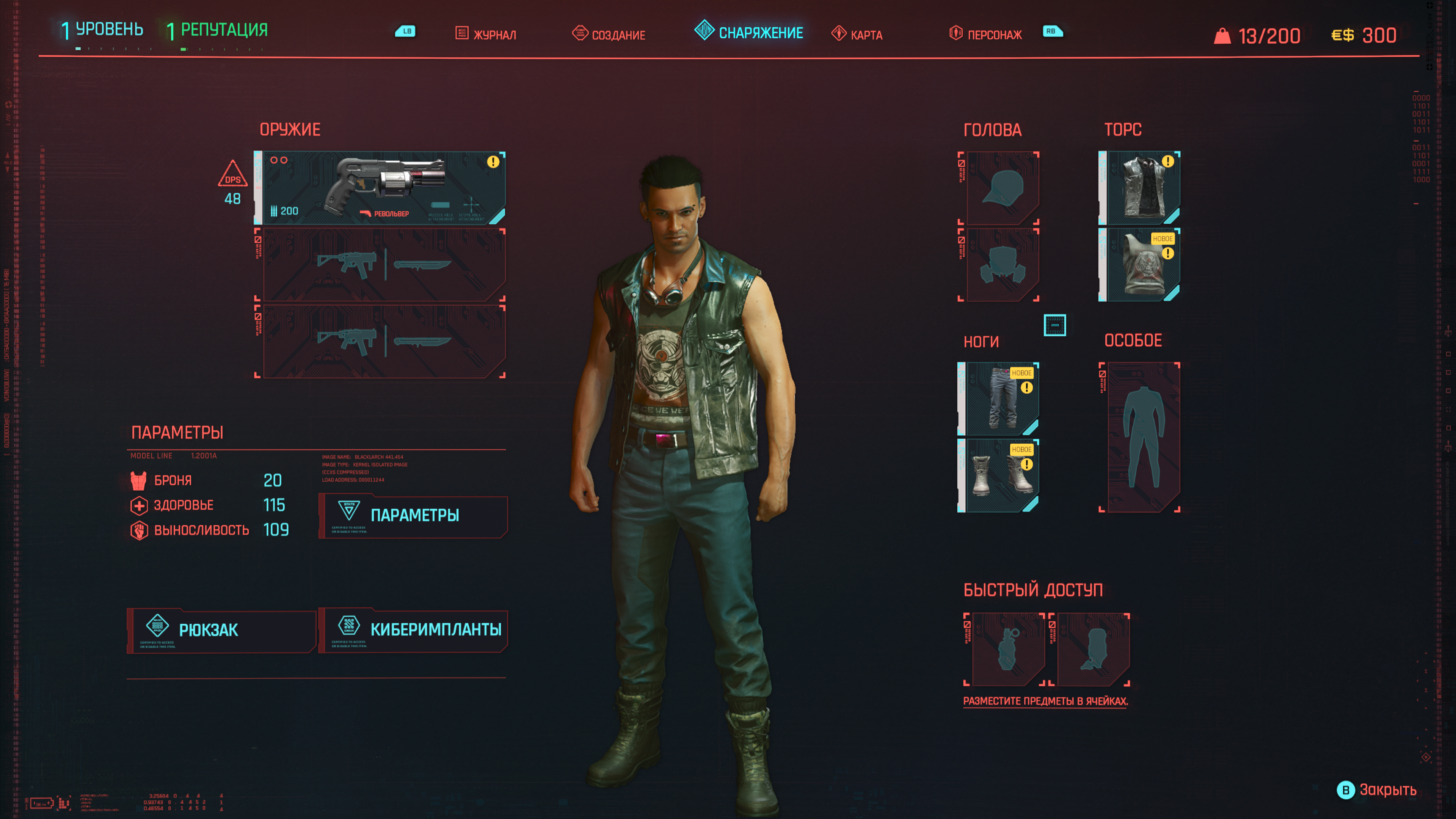Close the equipment screen via Закрыть
Viewport: 1456px width, 819px height.
(x=1377, y=789)
